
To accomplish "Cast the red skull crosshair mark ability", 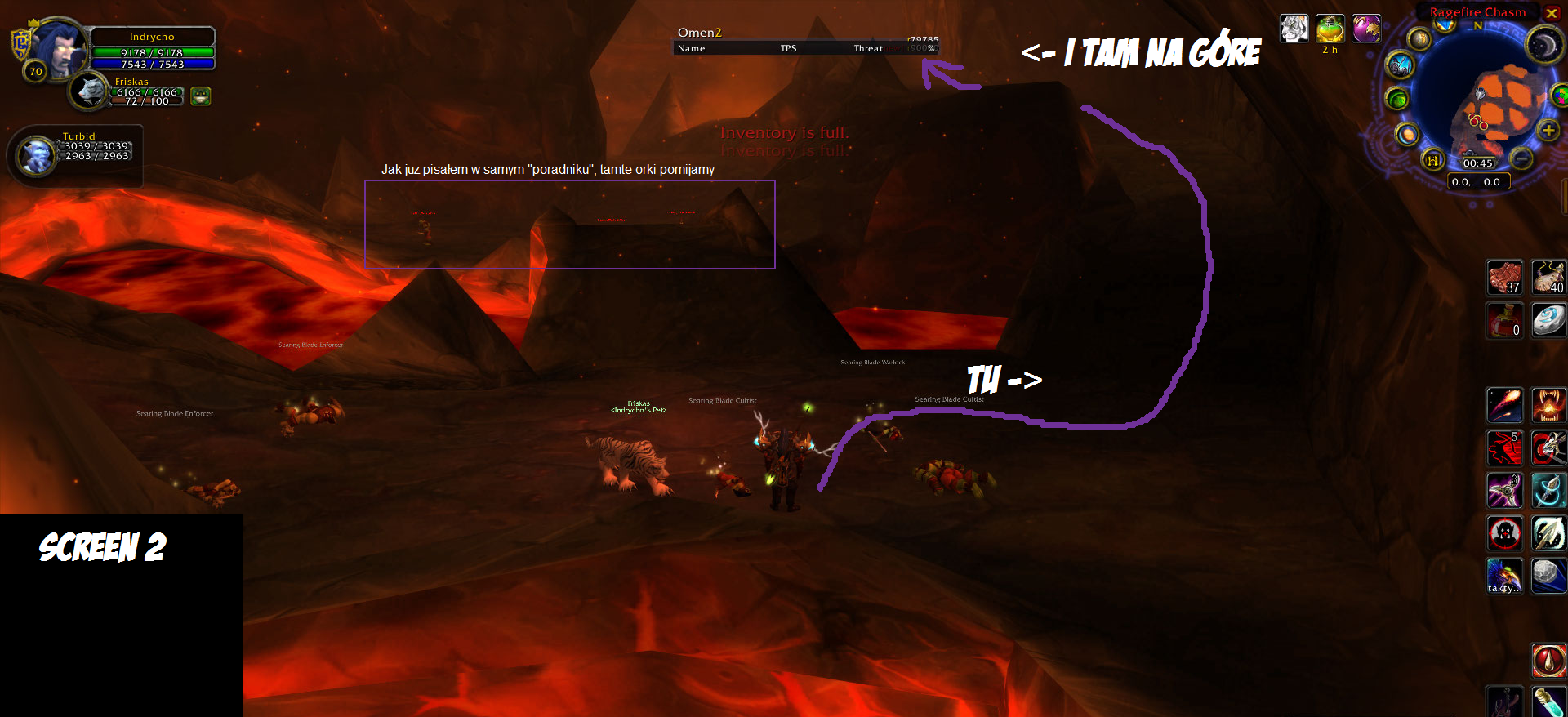I will click(x=1504, y=534).
